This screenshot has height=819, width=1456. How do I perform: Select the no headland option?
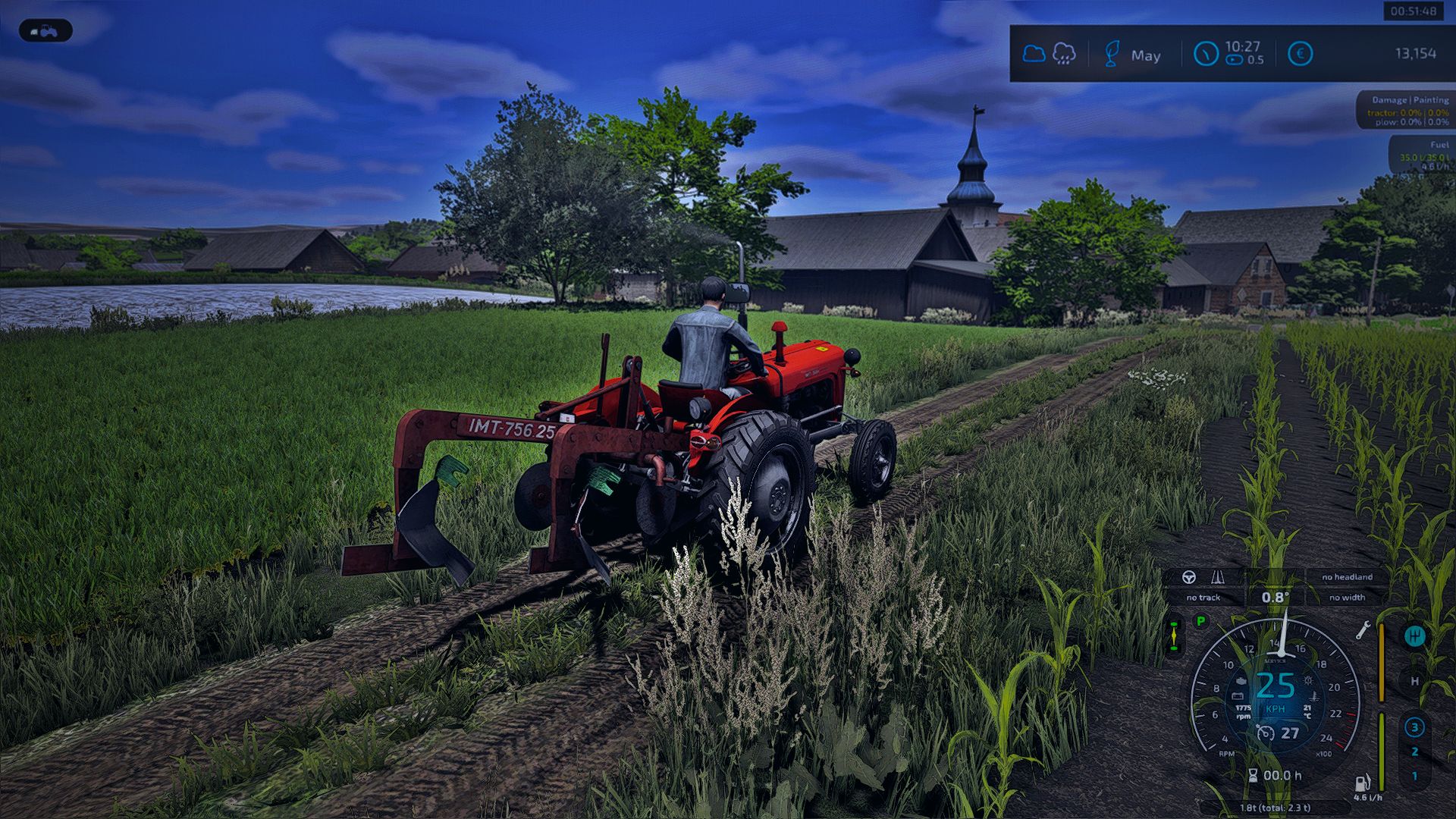tap(1347, 577)
